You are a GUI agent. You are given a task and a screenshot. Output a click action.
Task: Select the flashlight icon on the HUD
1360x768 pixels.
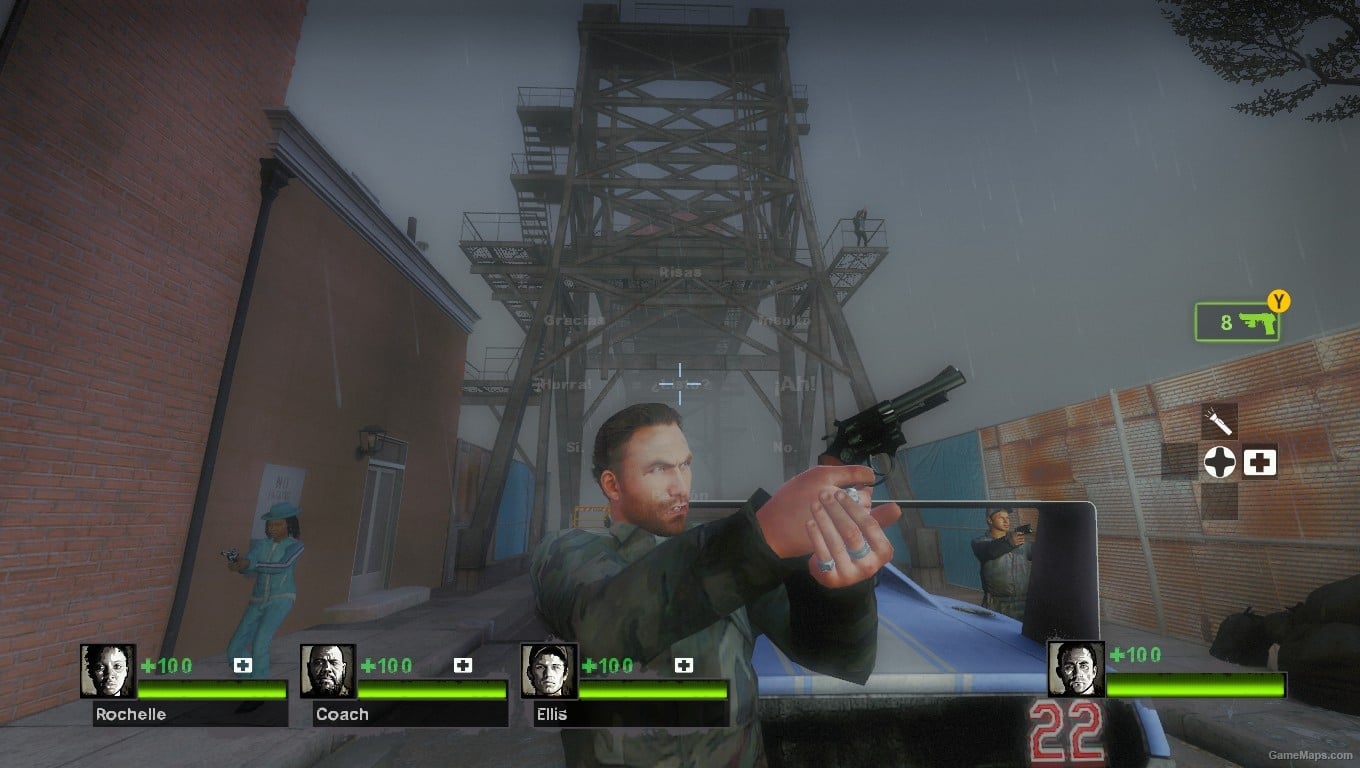click(1218, 419)
